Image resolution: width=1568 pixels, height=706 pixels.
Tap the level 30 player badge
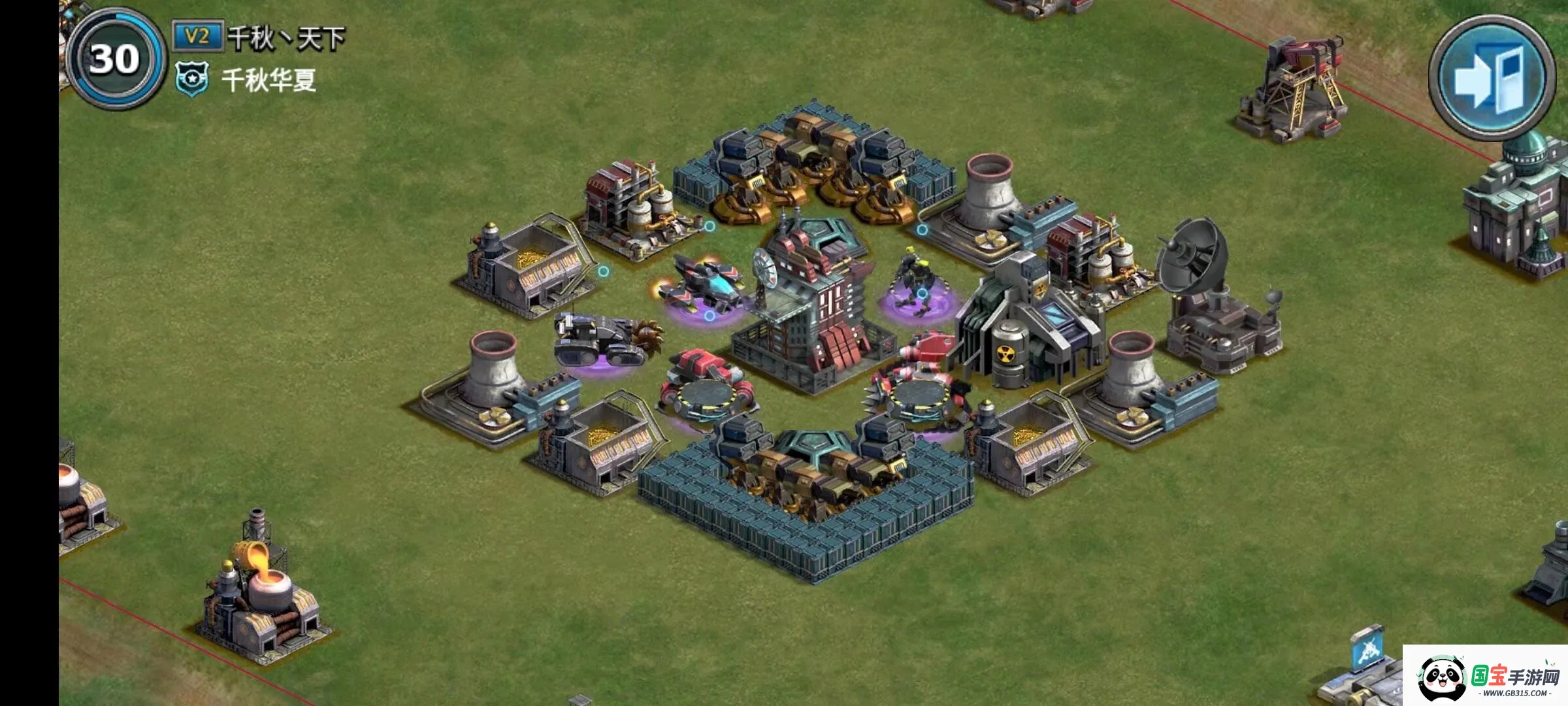(116, 60)
